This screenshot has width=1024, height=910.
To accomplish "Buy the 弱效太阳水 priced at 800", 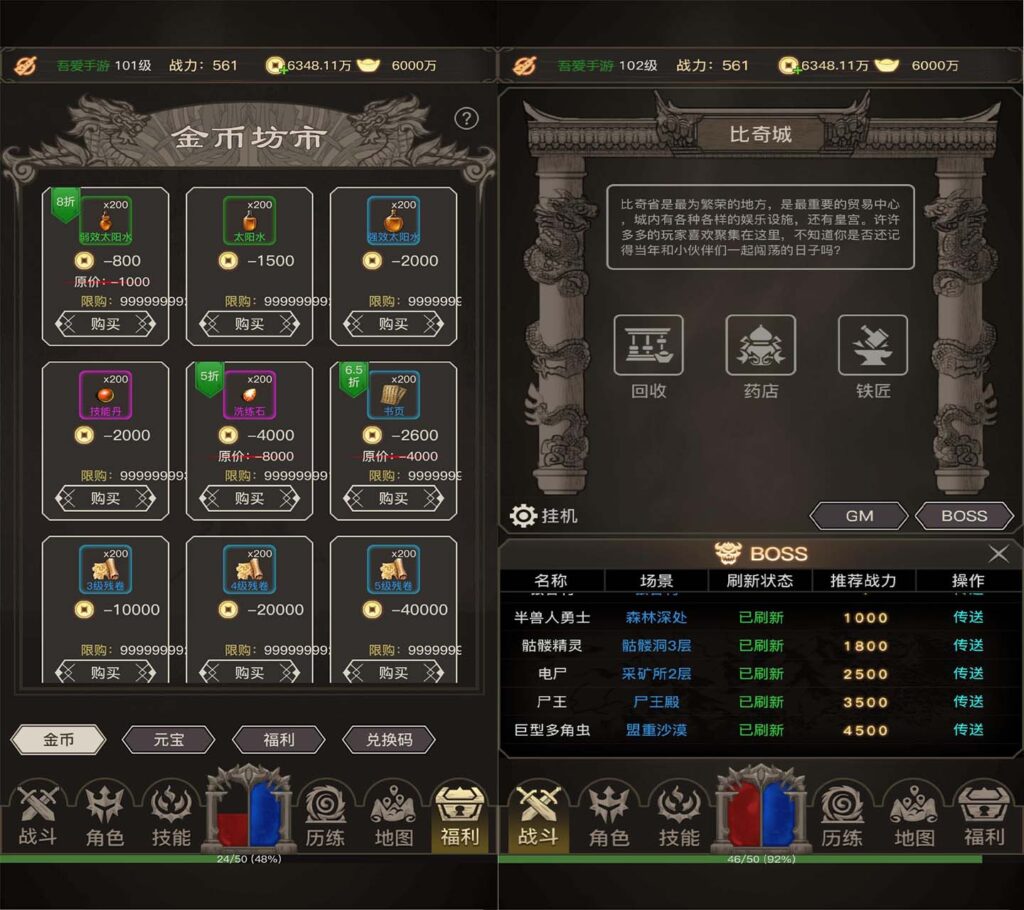I will [105, 324].
